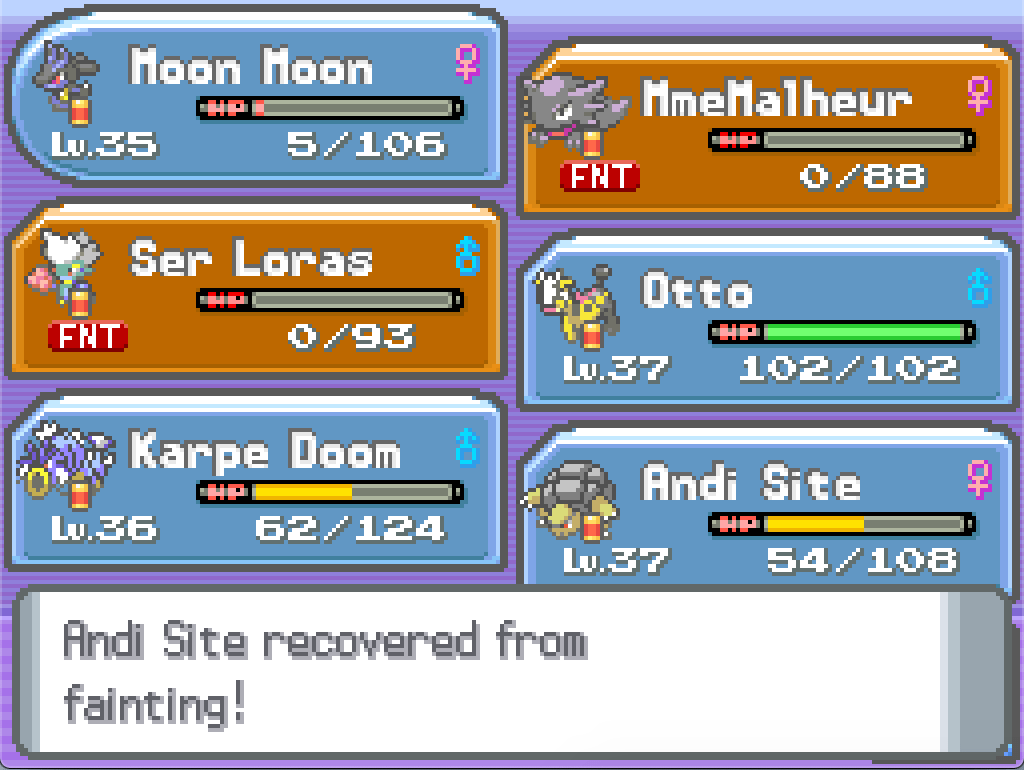The height and width of the screenshot is (770, 1024).
Task: Choose the fainted MmeMalheur panel
Action: coord(768,130)
